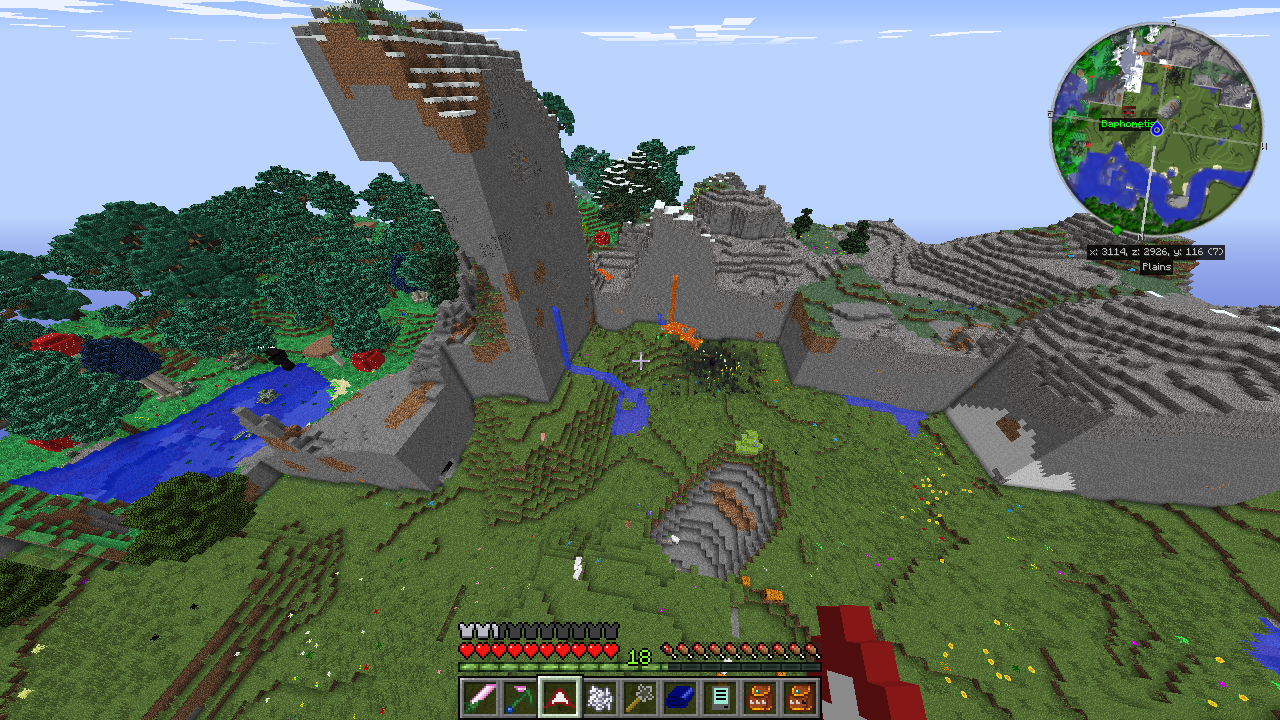Click the green diamond waypoint on minimap edge
Viewport: 1280px width, 720px height.
pyautogui.click(x=1117, y=230)
